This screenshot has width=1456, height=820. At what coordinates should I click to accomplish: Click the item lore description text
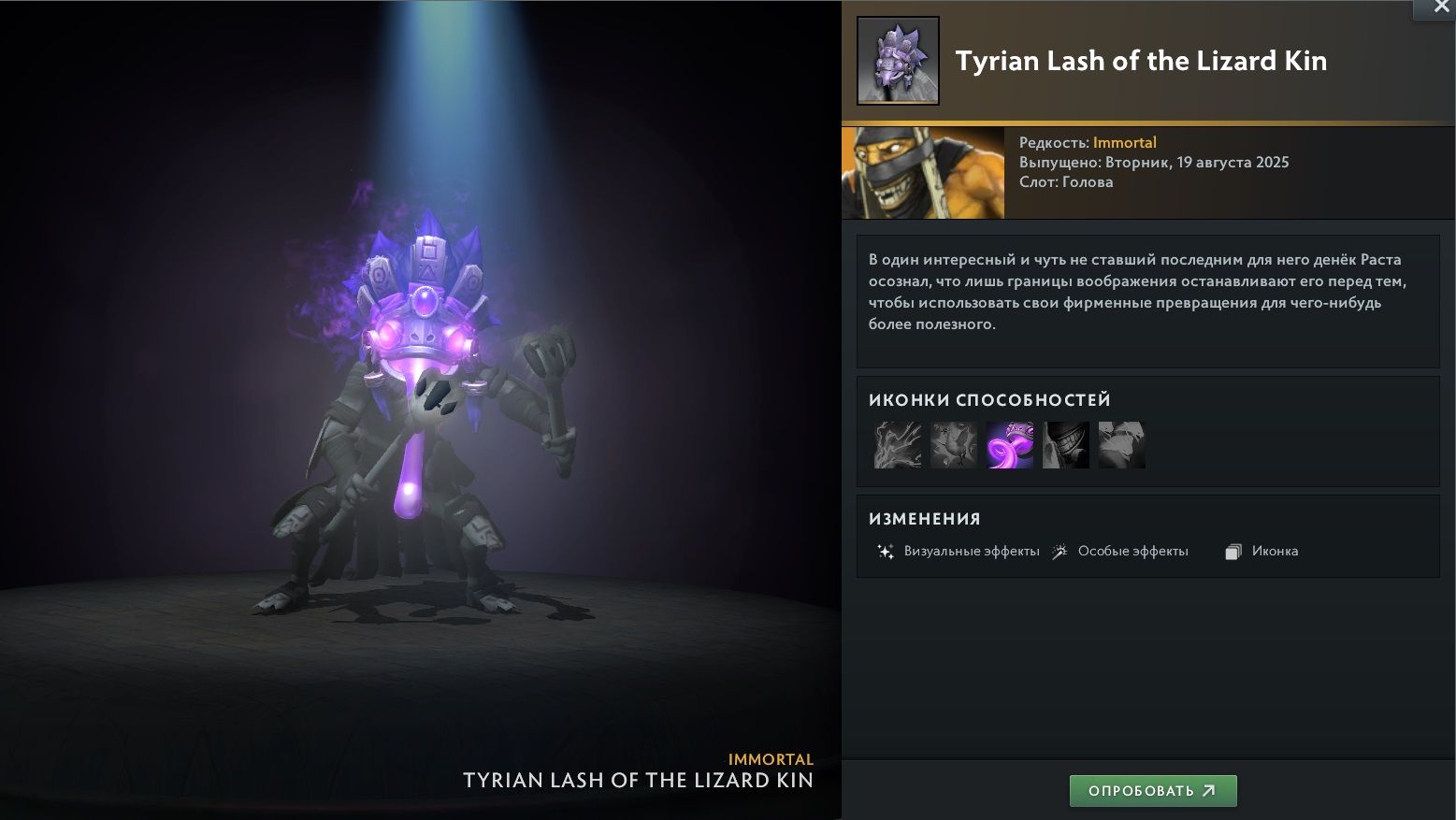click(1136, 291)
